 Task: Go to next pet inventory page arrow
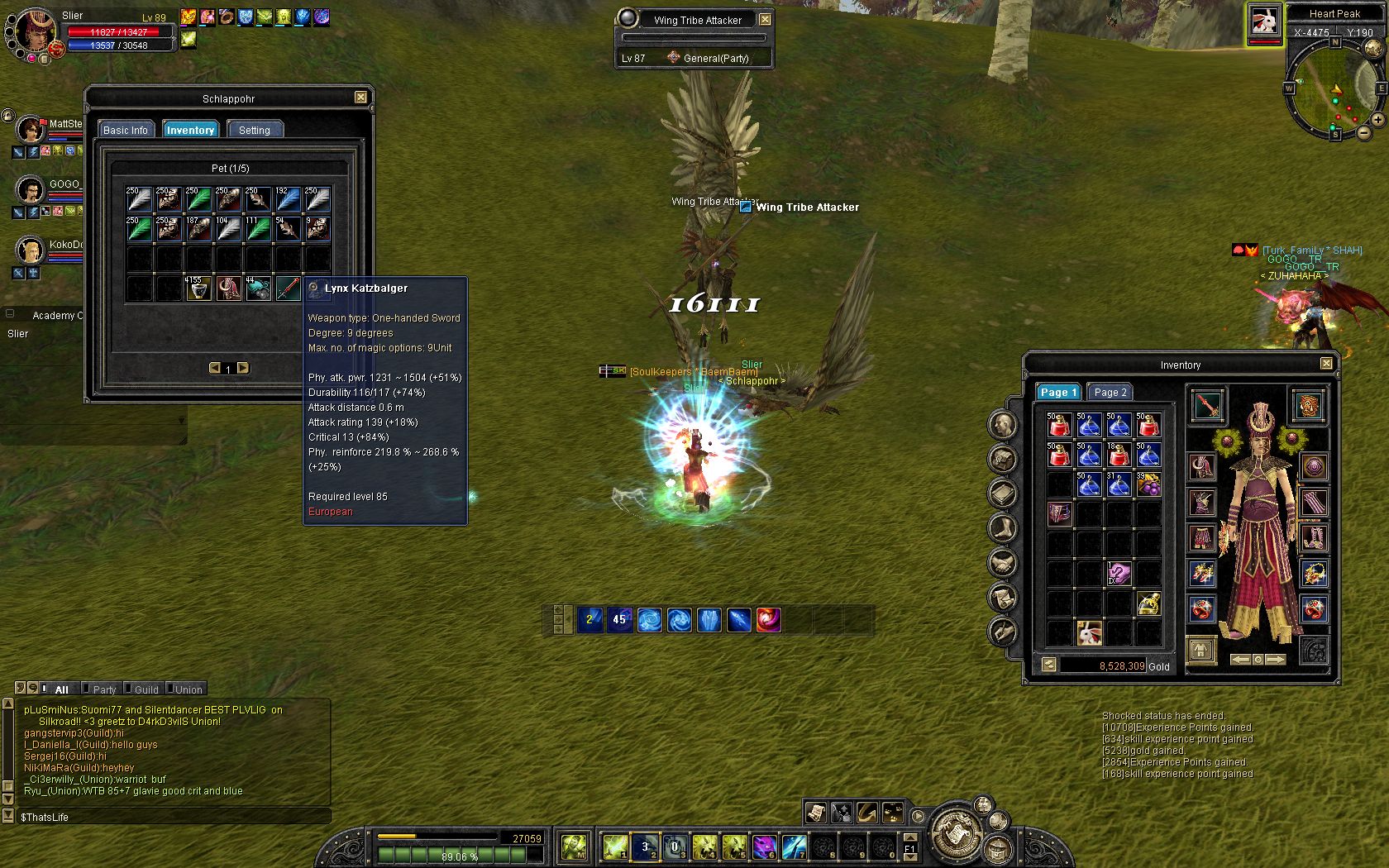[x=243, y=368]
